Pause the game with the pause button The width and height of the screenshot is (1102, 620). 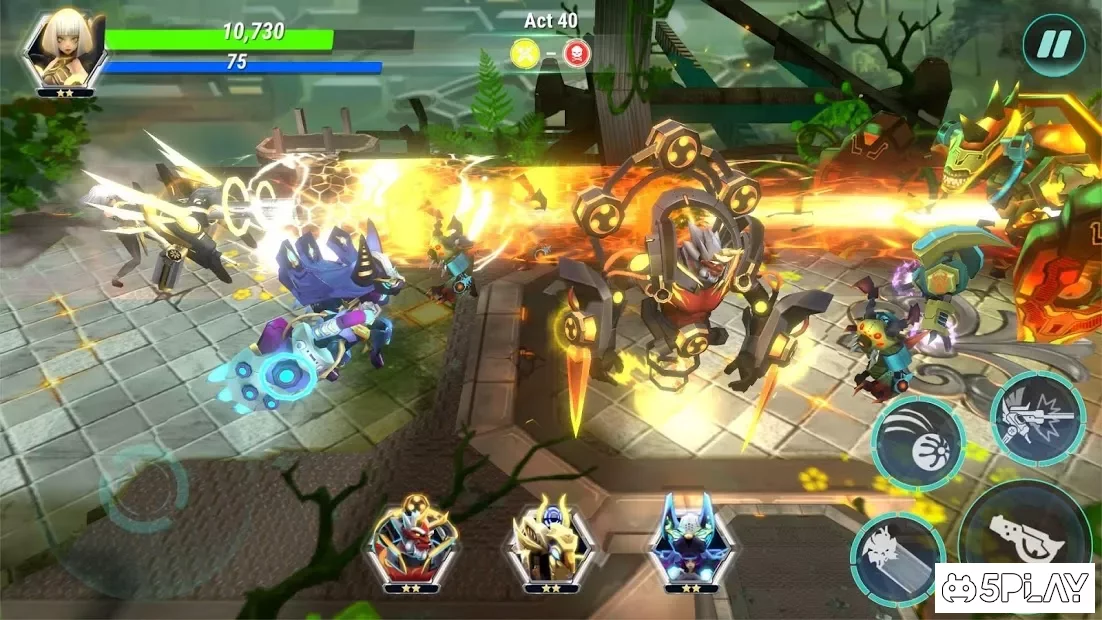(1053, 45)
